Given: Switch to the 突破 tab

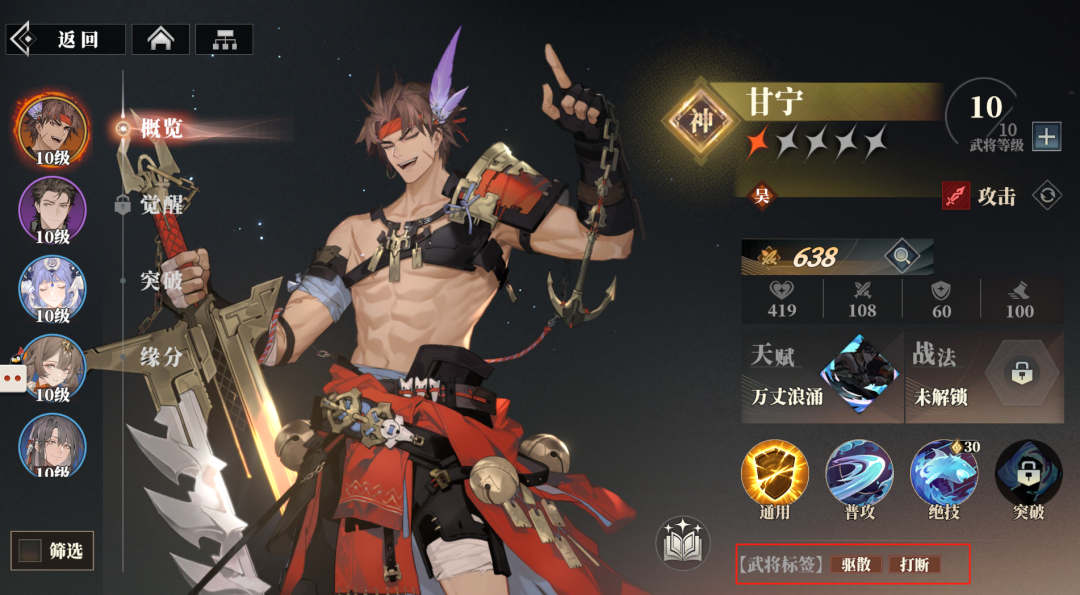Looking at the screenshot, I should point(160,280).
